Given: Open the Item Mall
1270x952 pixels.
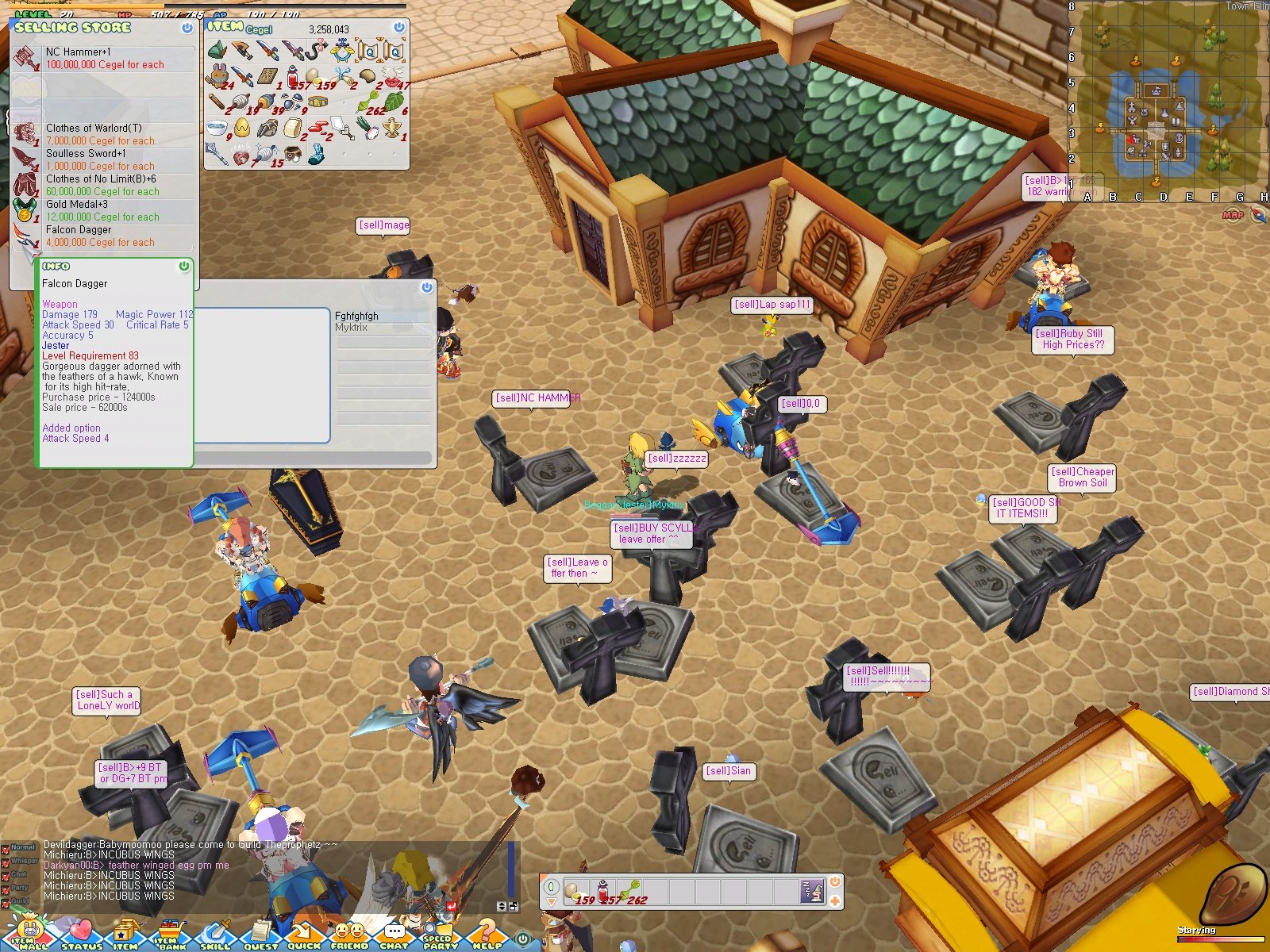Looking at the screenshot, I should (x=28, y=936).
